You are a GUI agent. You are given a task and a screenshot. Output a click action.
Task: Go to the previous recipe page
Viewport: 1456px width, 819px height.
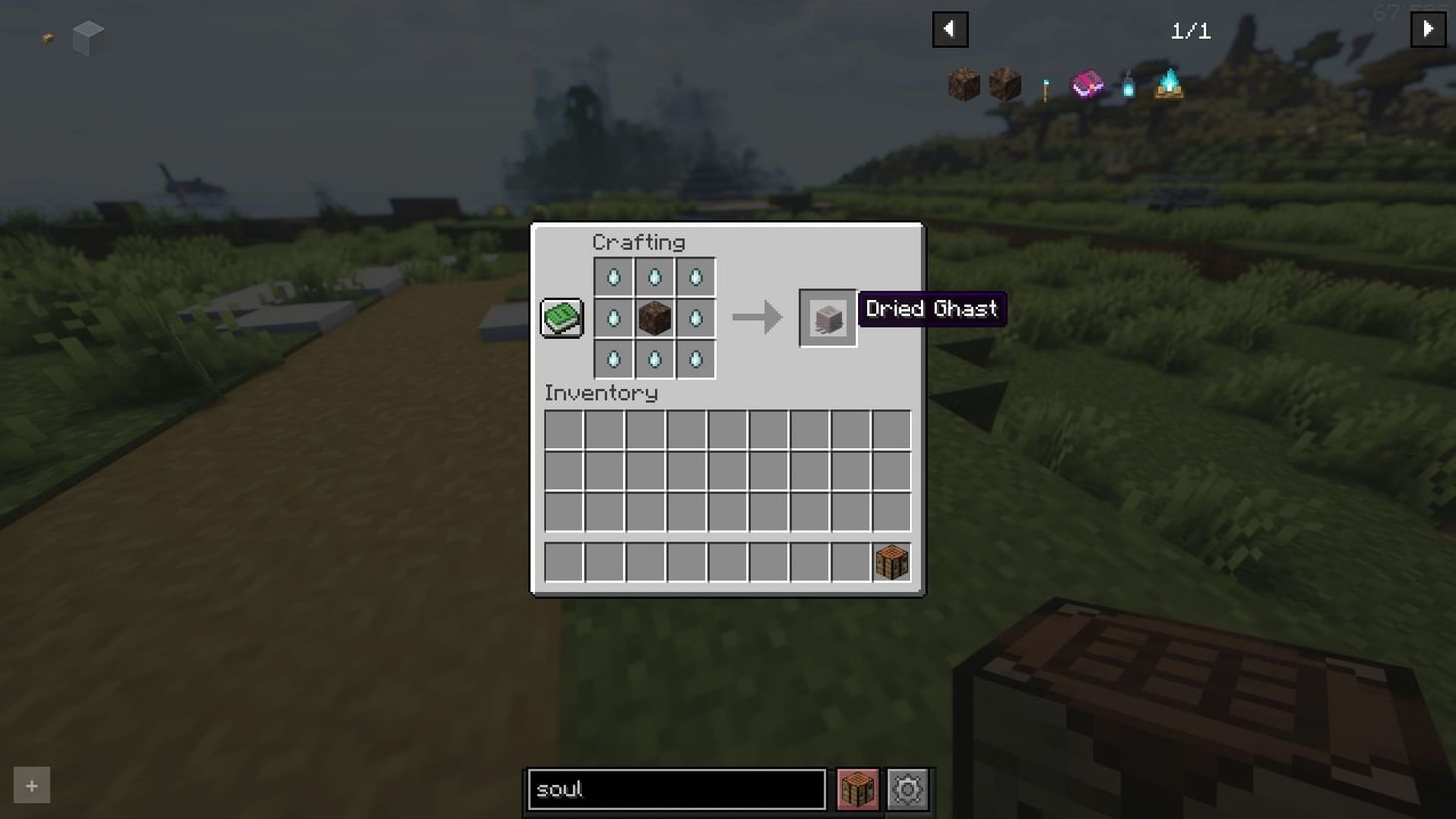pos(949,28)
